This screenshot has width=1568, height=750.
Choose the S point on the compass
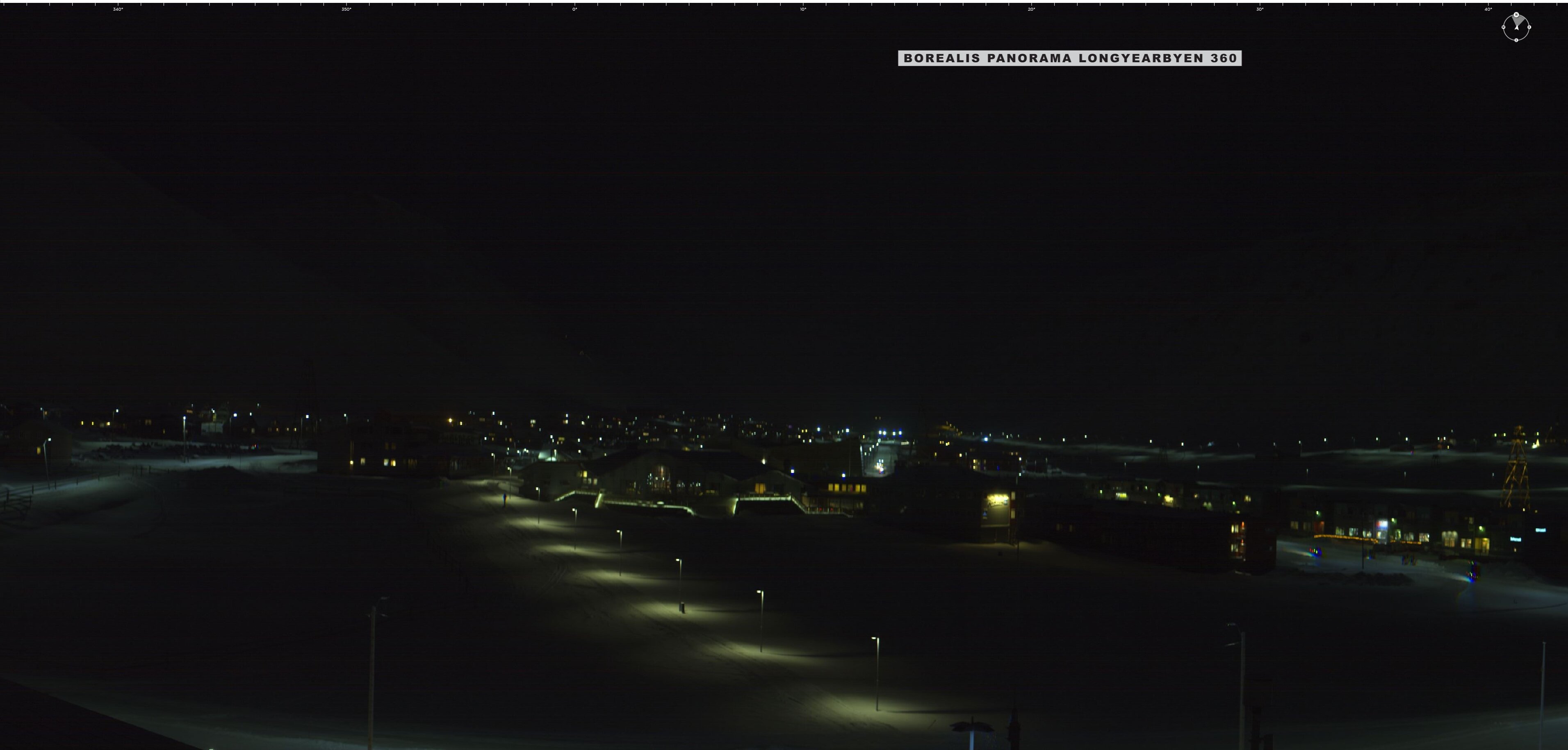[x=1516, y=40]
